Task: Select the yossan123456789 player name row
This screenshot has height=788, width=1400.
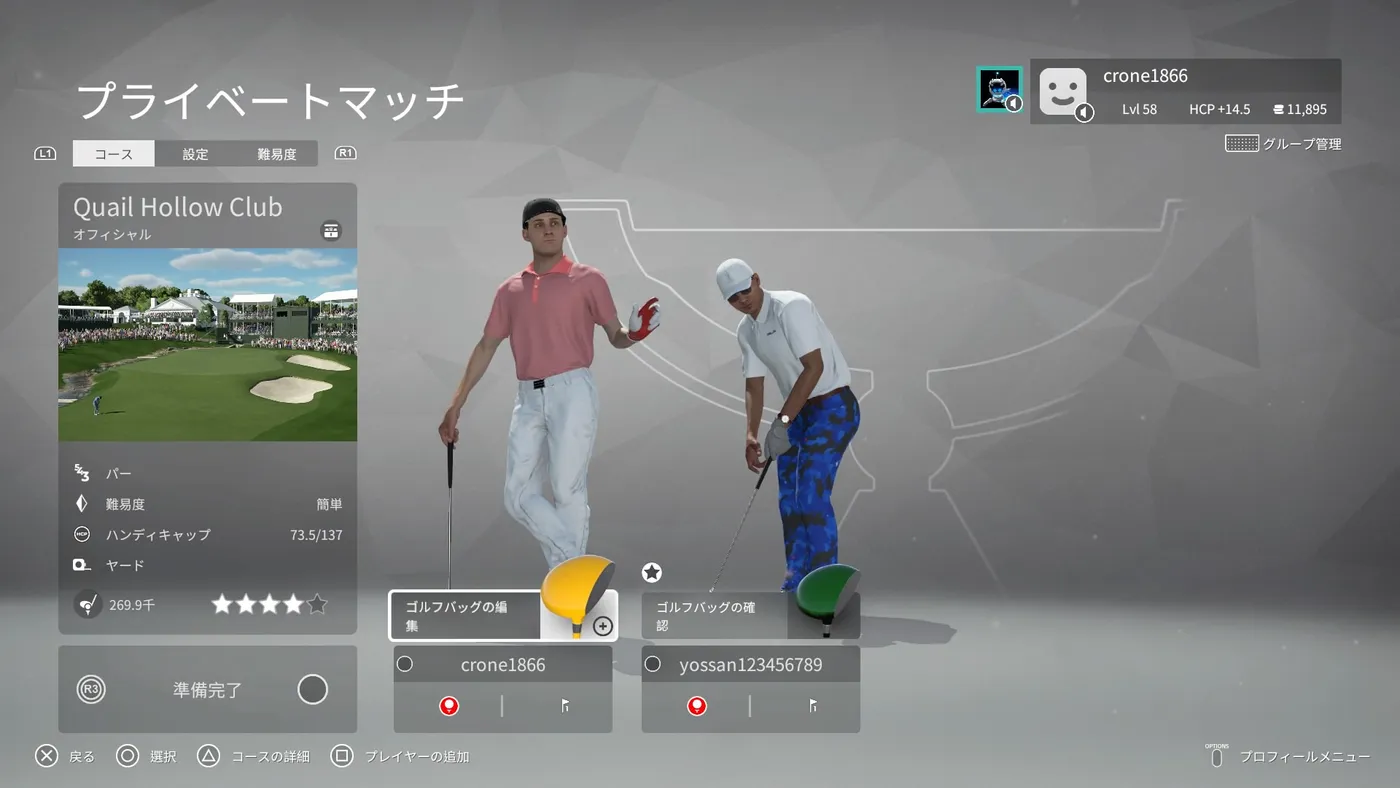Action: point(750,664)
